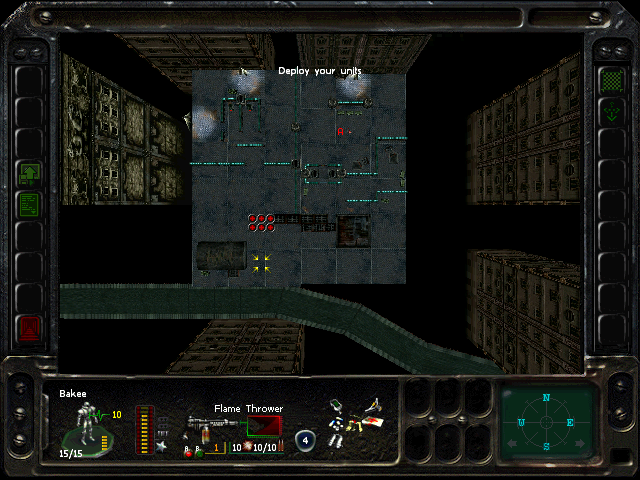Click the shield badge showing 4

(x=305, y=438)
